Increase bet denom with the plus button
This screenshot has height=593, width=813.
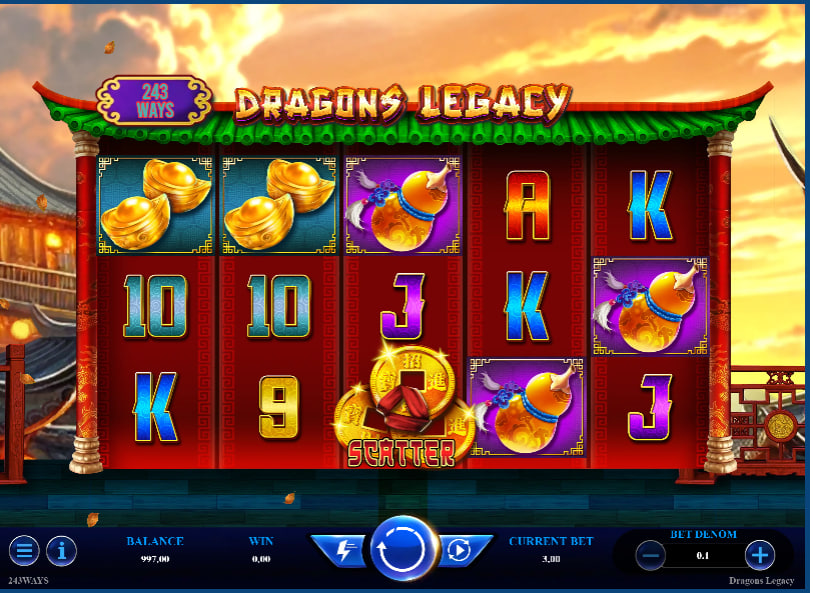pos(760,554)
